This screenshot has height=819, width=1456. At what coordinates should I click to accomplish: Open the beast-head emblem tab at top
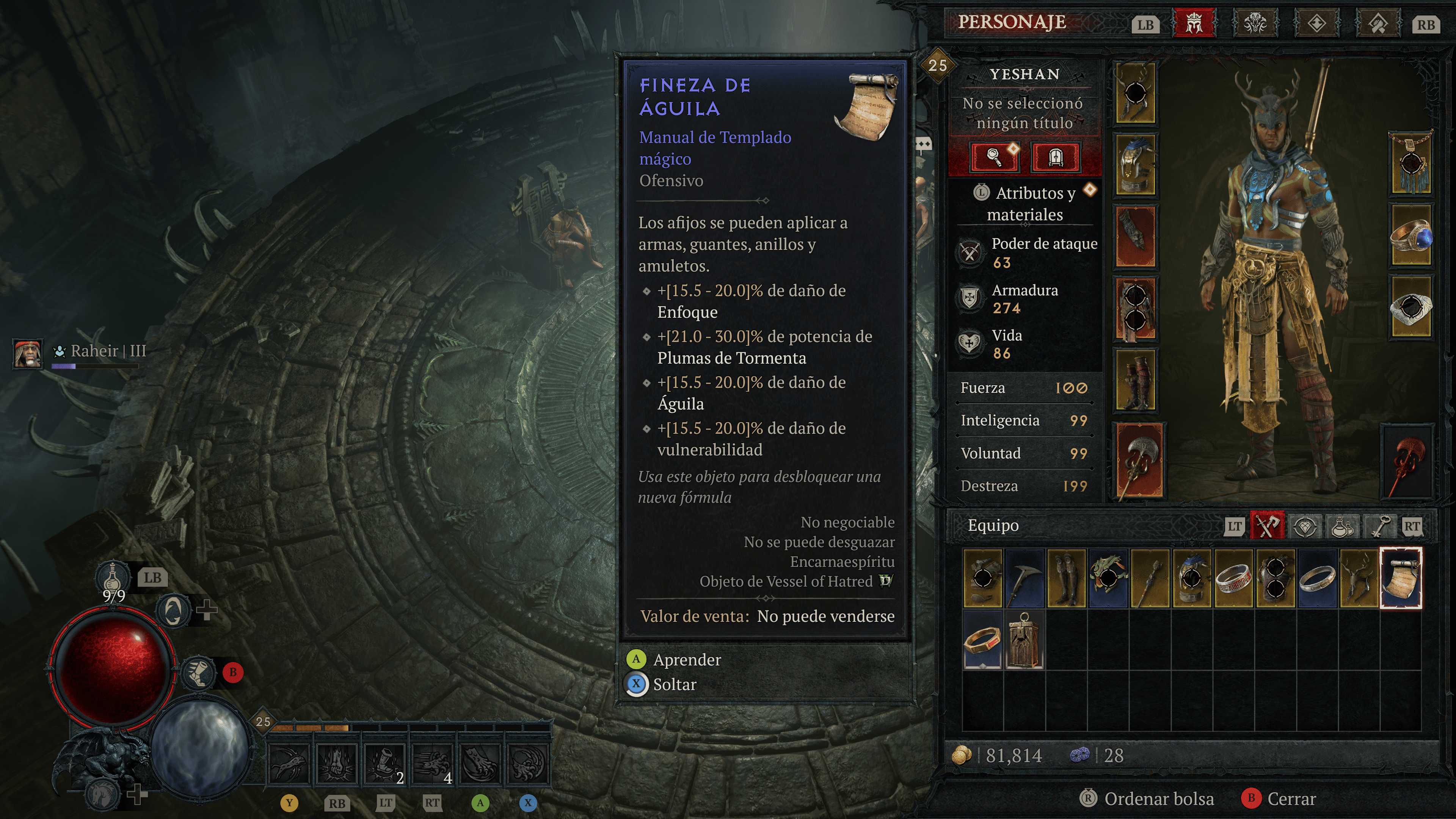(x=1255, y=24)
